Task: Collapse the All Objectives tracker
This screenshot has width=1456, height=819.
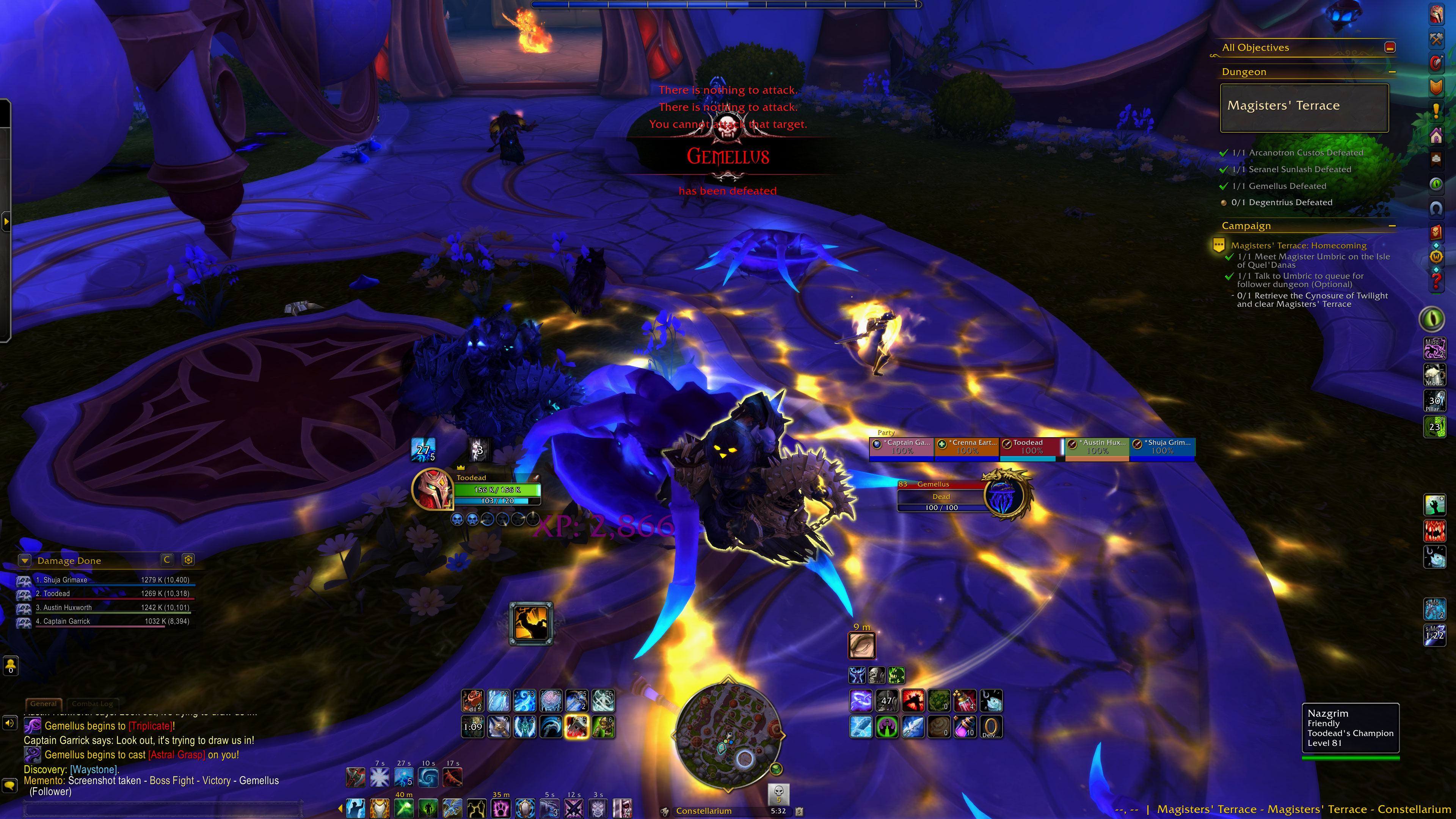Action: tap(1390, 47)
